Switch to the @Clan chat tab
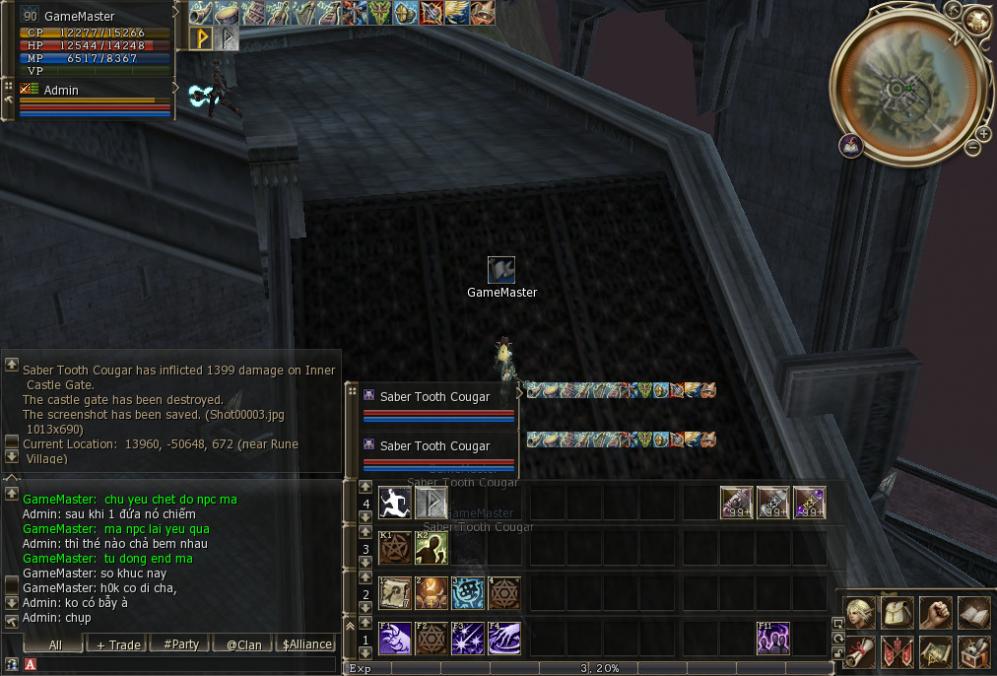The width and height of the screenshot is (997, 676). pos(243,645)
